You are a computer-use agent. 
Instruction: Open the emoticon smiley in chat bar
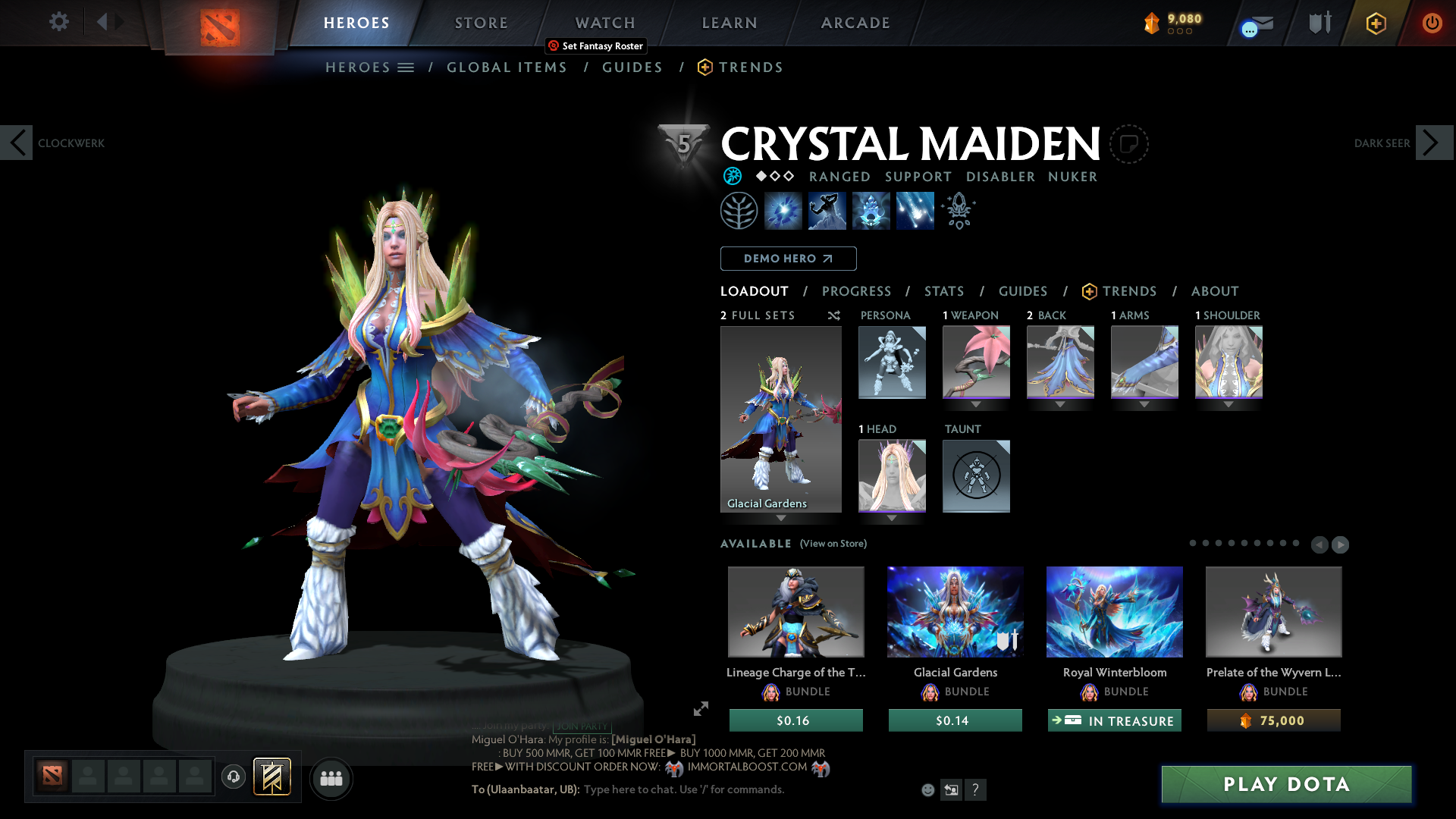tap(927, 789)
